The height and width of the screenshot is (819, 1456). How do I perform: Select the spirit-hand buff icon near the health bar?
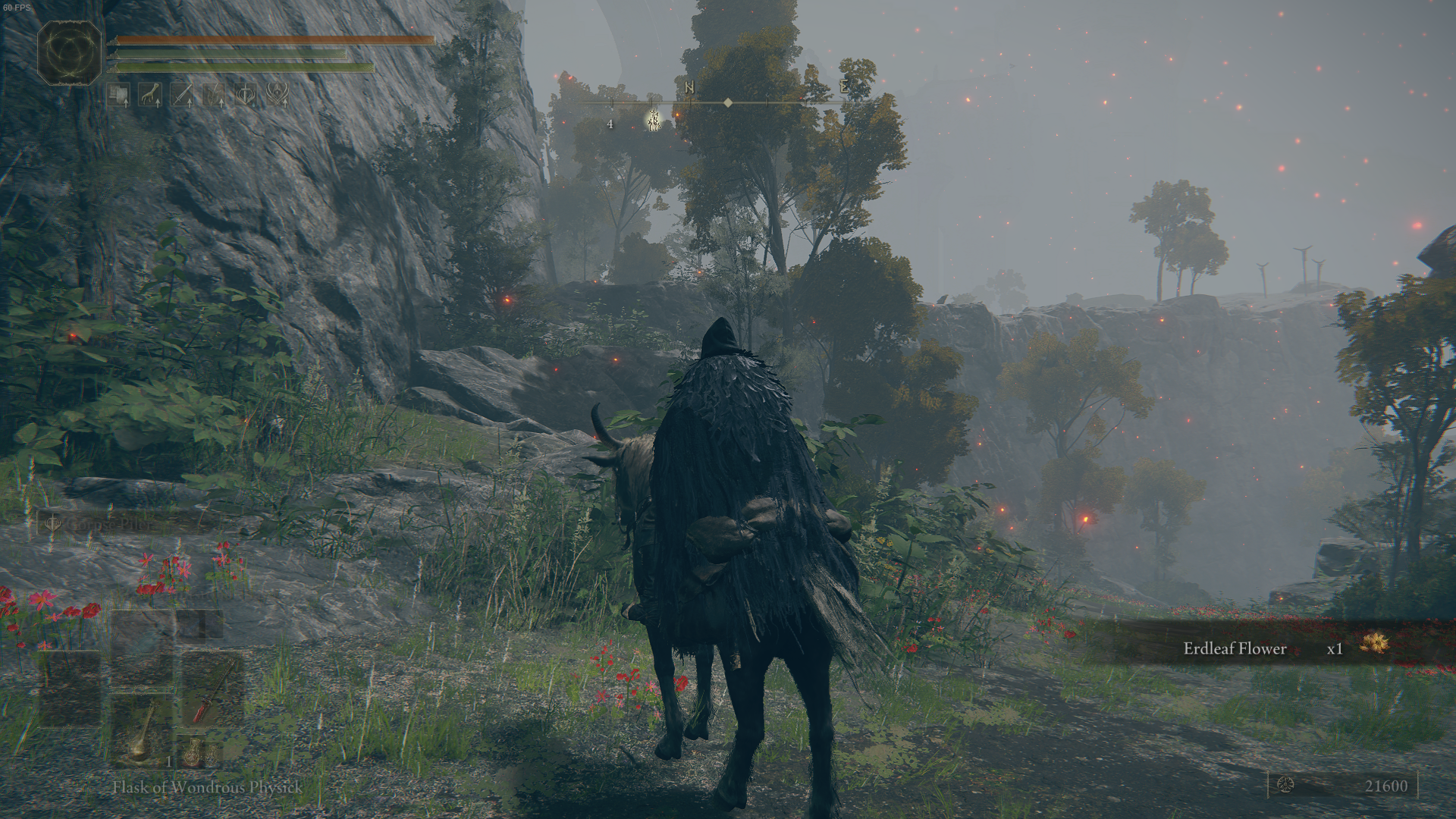click(x=151, y=94)
